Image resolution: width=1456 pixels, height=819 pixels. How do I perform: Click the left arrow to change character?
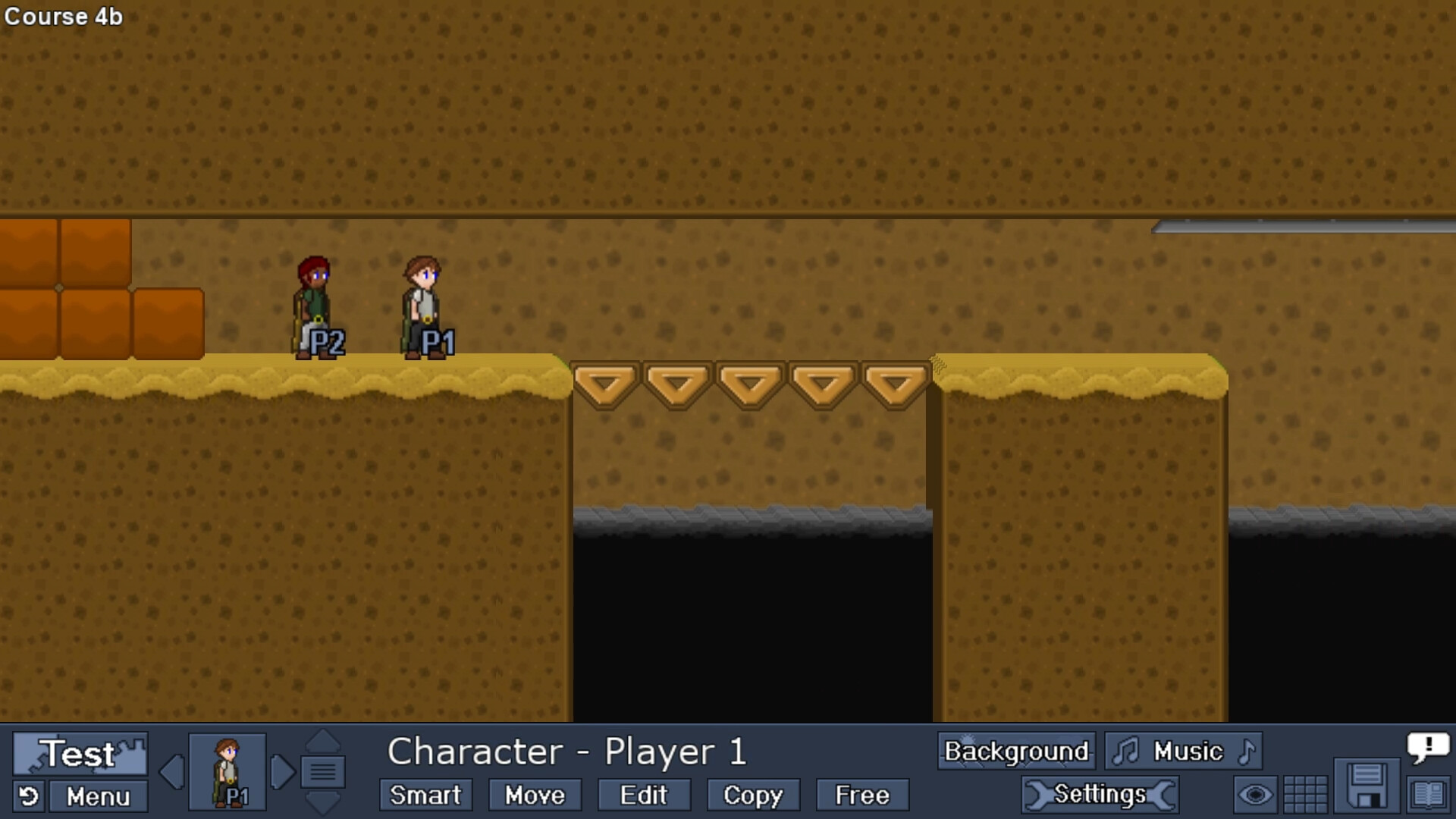[x=171, y=770]
